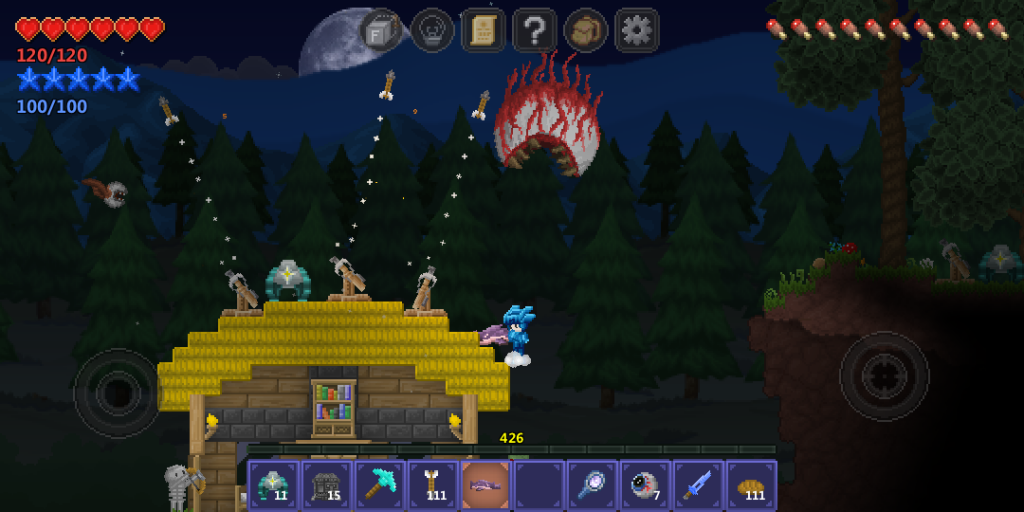Open the backpack inventory

pyautogui.click(x=585, y=30)
